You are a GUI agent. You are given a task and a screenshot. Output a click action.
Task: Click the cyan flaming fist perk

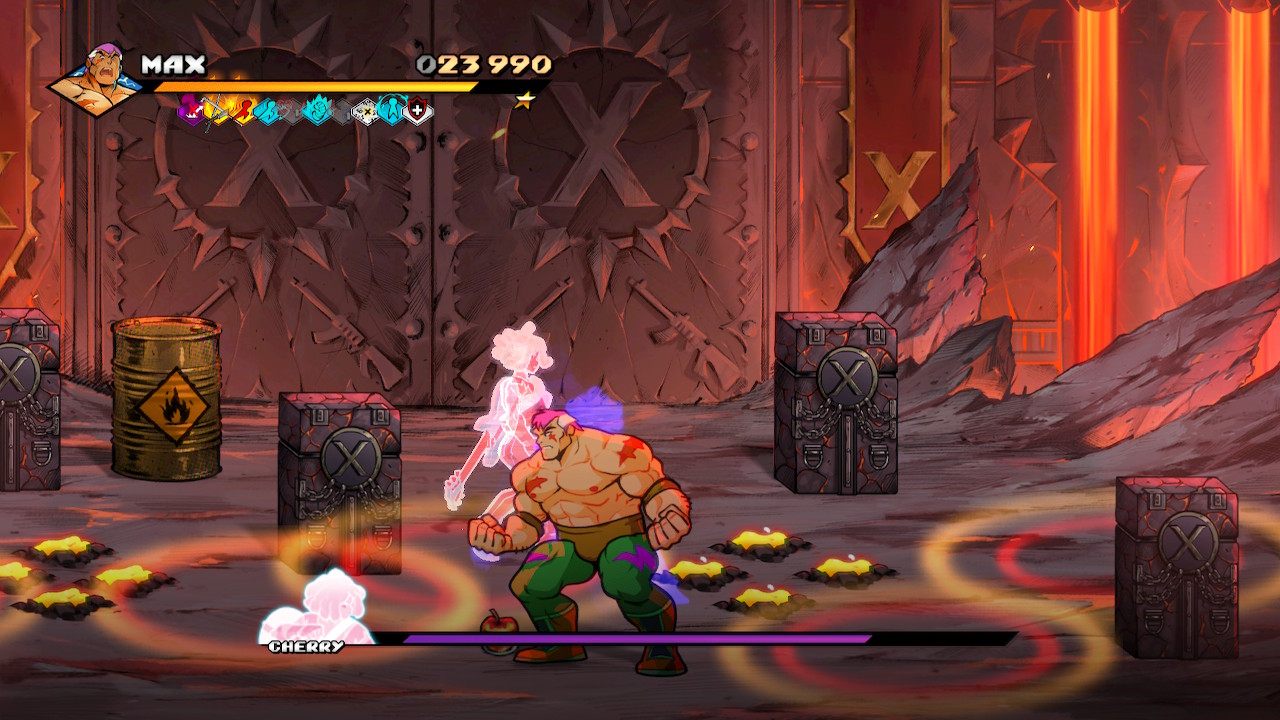[x=316, y=109]
